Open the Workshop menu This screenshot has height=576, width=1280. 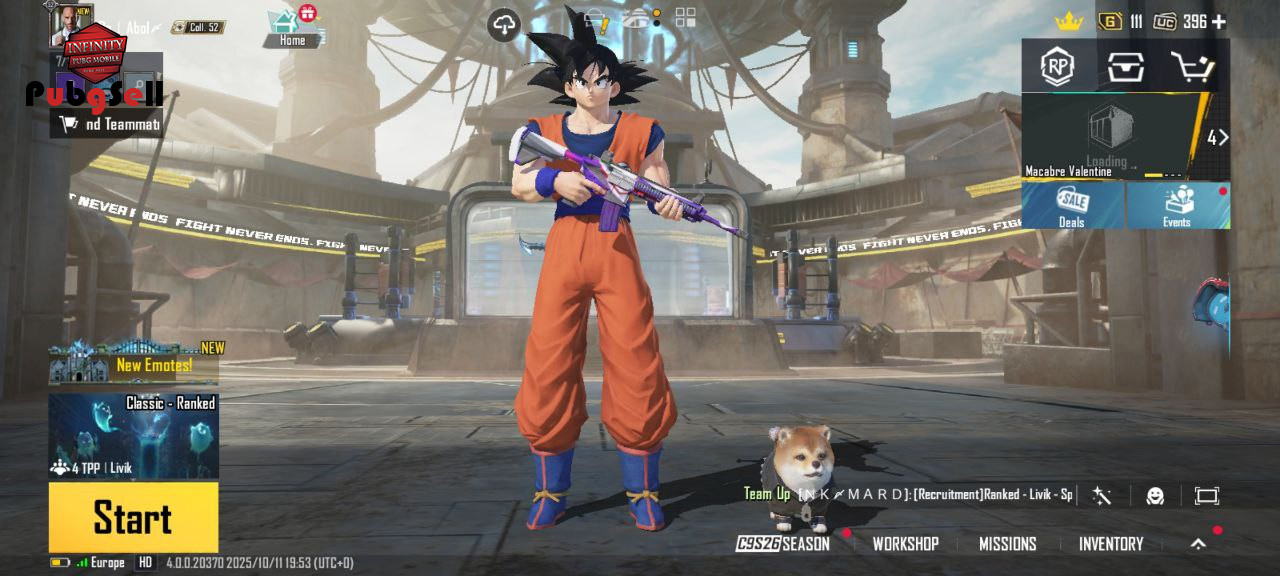905,544
